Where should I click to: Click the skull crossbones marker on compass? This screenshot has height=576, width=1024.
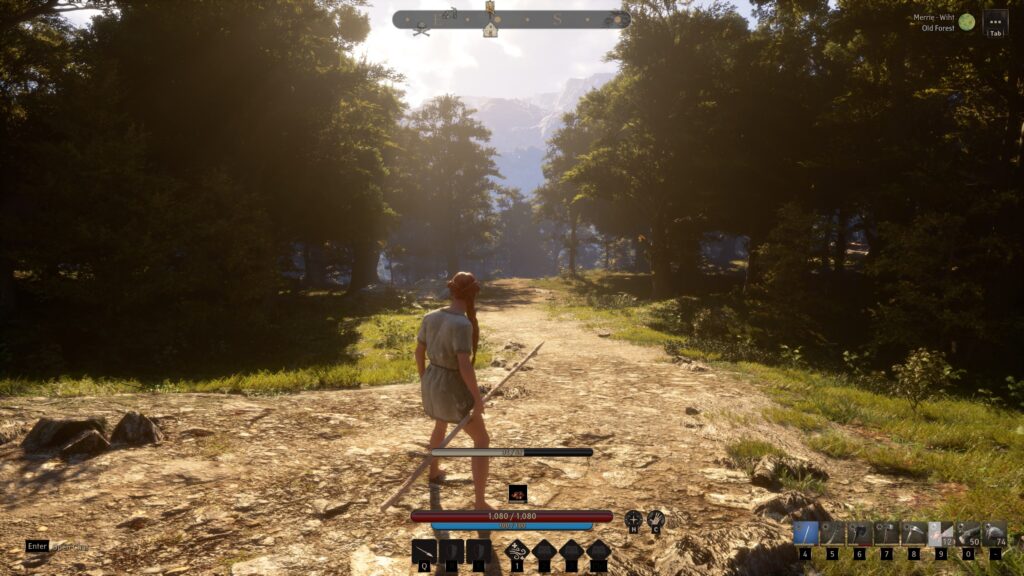422,30
